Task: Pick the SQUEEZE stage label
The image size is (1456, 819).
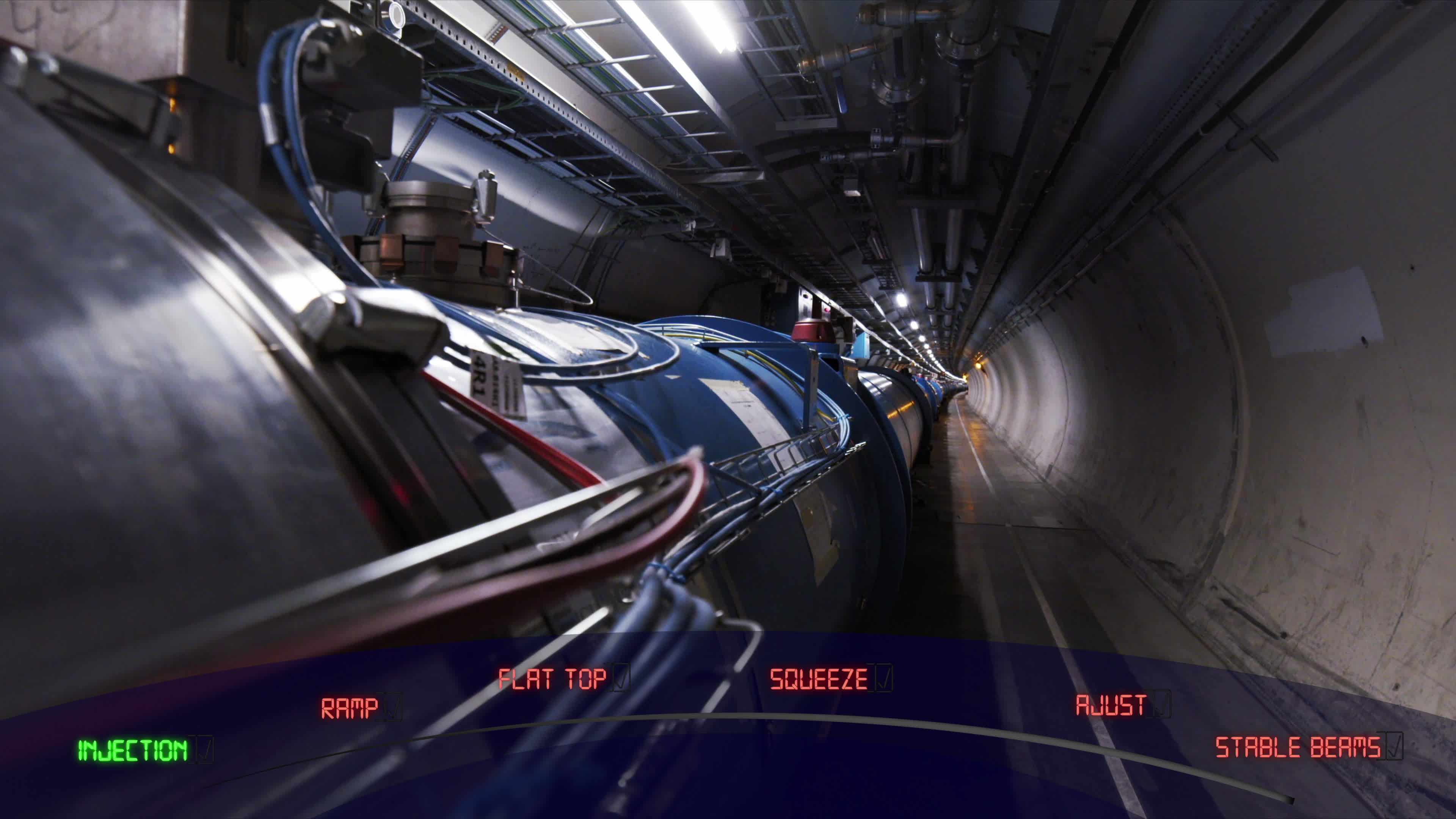Action: point(818,679)
